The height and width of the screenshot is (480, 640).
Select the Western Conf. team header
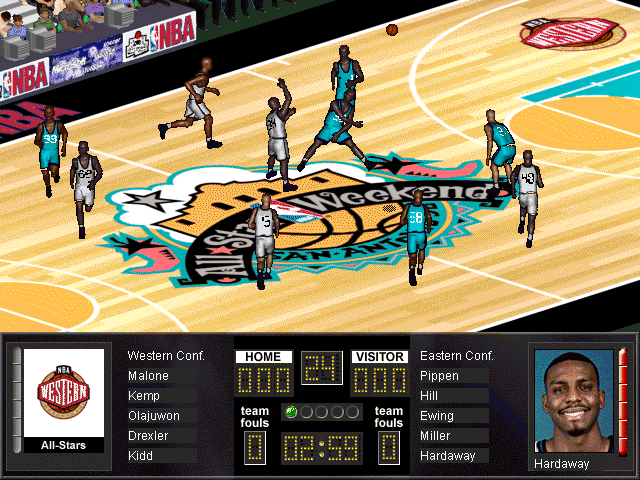(166, 356)
